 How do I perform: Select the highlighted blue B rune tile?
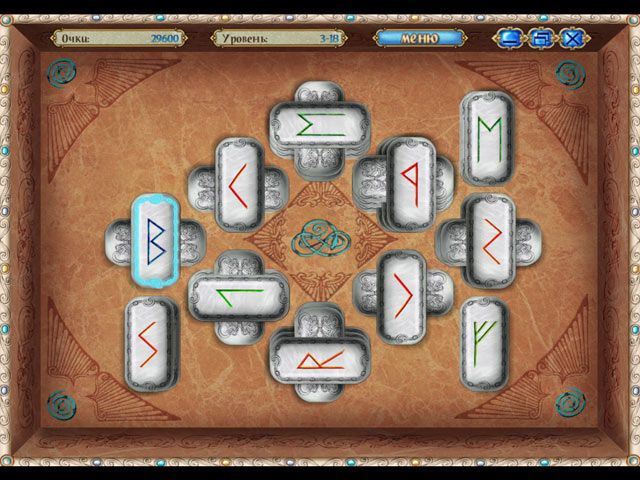[157, 240]
